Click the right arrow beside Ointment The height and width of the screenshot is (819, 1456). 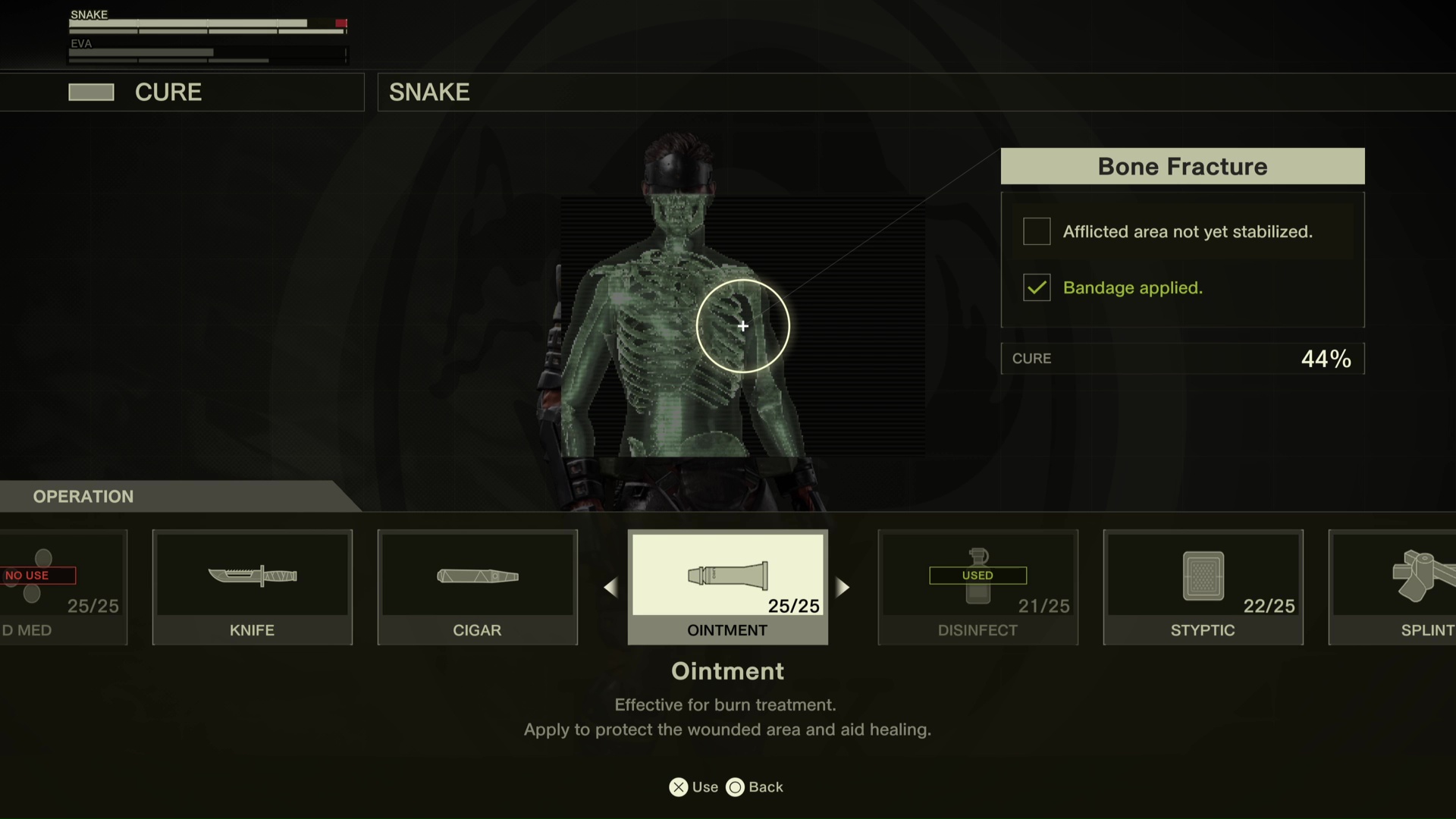coord(843,587)
